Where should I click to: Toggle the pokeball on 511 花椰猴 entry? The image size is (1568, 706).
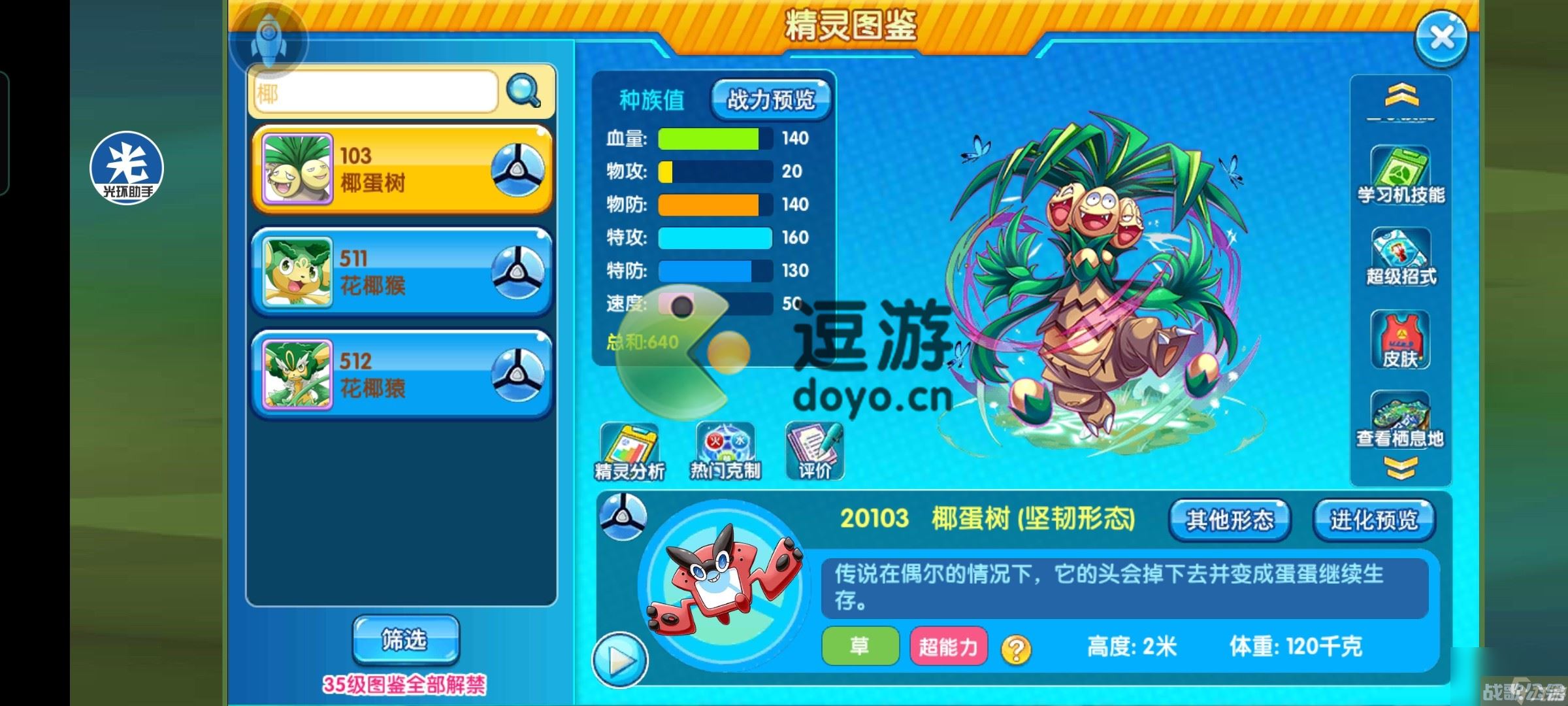pyautogui.click(x=518, y=272)
